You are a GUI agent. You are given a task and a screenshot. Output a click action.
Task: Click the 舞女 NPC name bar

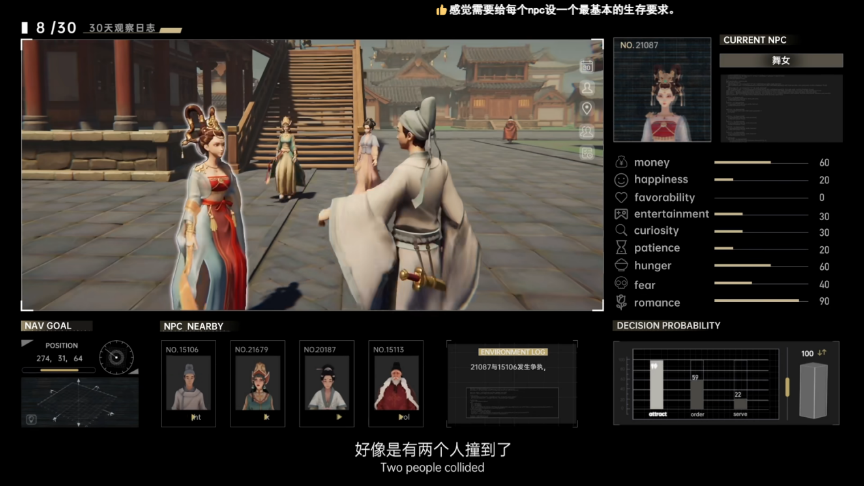point(780,61)
